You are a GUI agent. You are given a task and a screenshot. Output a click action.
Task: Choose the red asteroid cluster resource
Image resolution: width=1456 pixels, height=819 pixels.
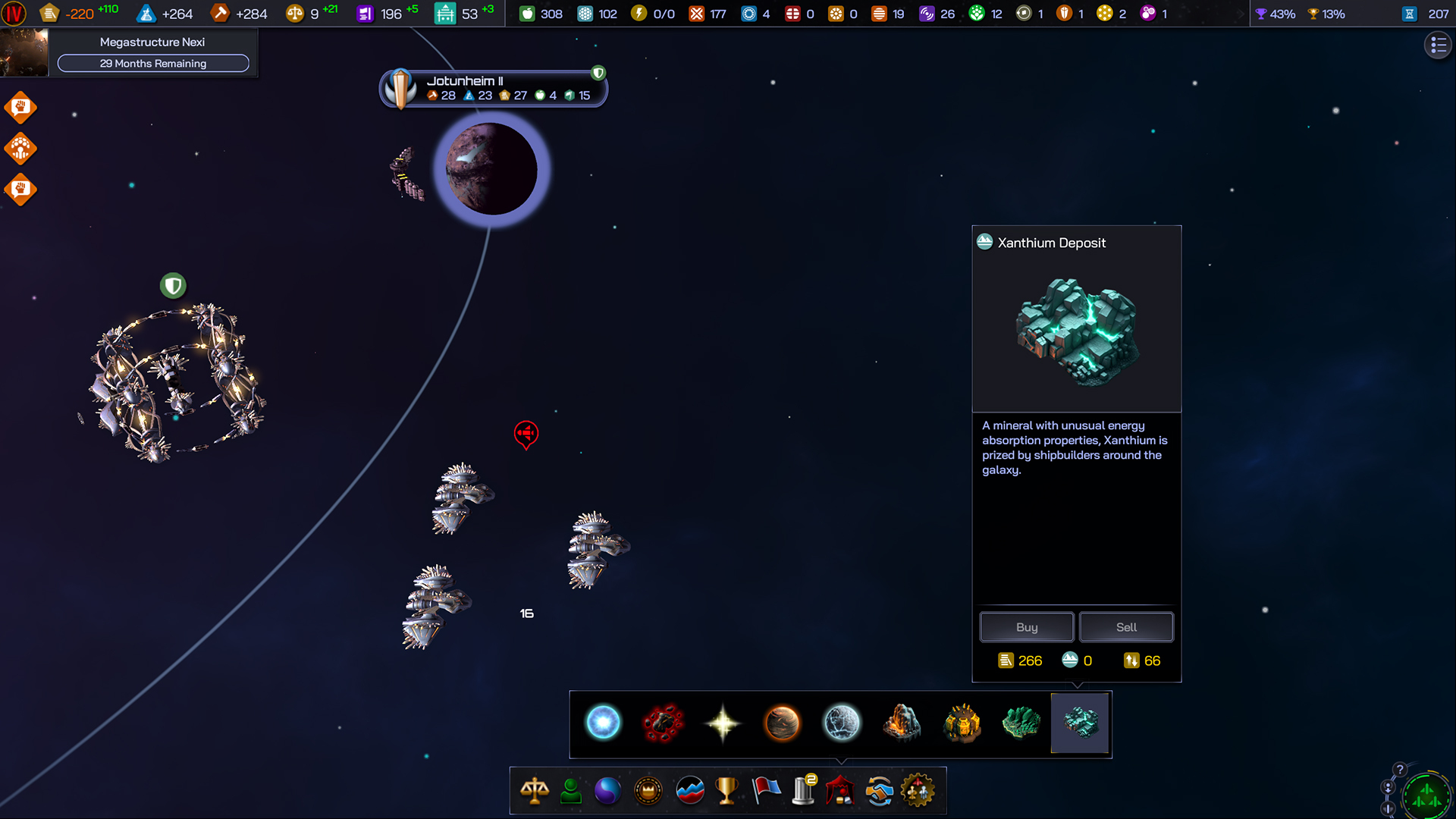coord(663,723)
